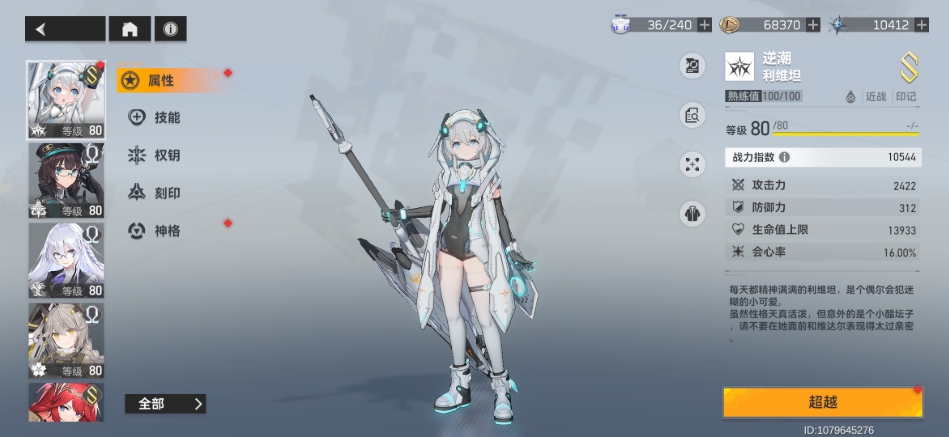This screenshot has height=437, width=949.
Task: Add stamina with the plus beside 36/240
Action: [705, 24]
